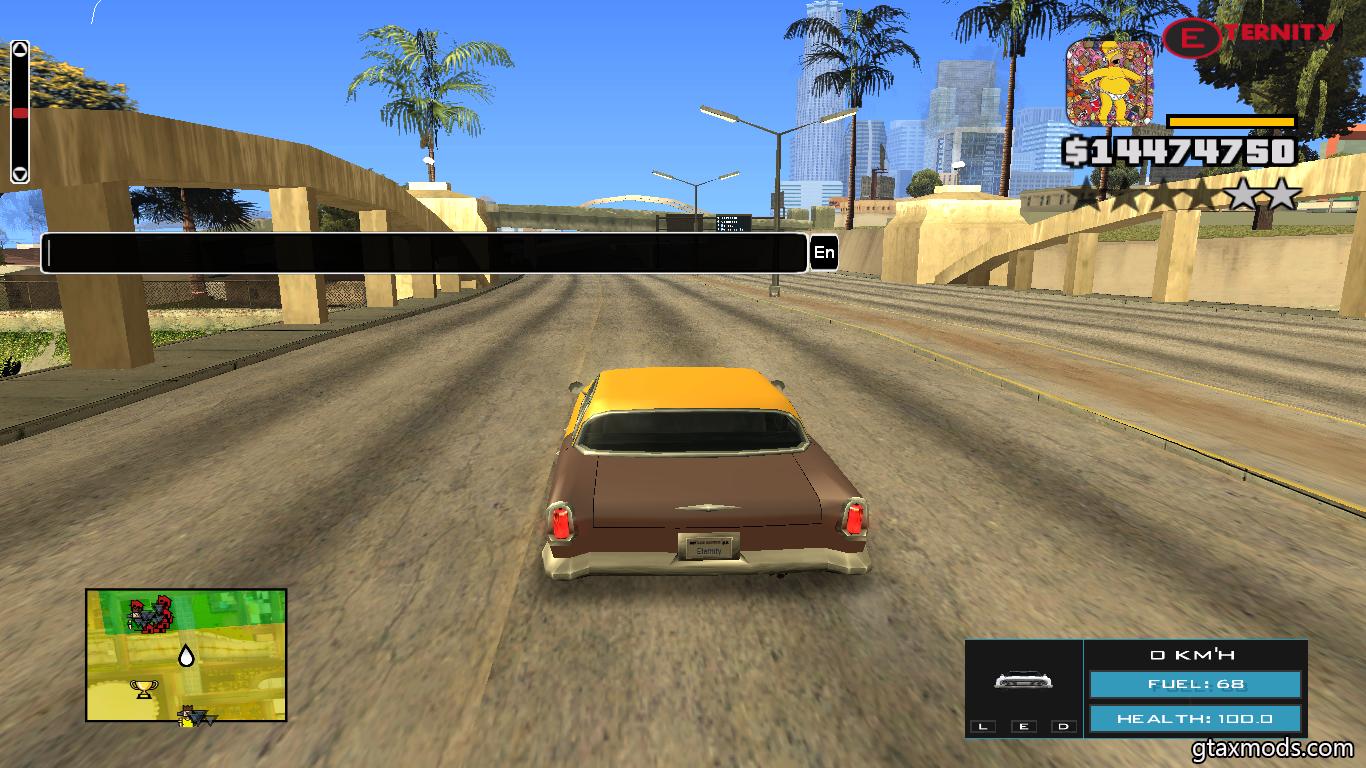Viewport: 1366px width, 768px height.
Task: Click the chat scrollbar down arrow
Action: tap(20, 174)
